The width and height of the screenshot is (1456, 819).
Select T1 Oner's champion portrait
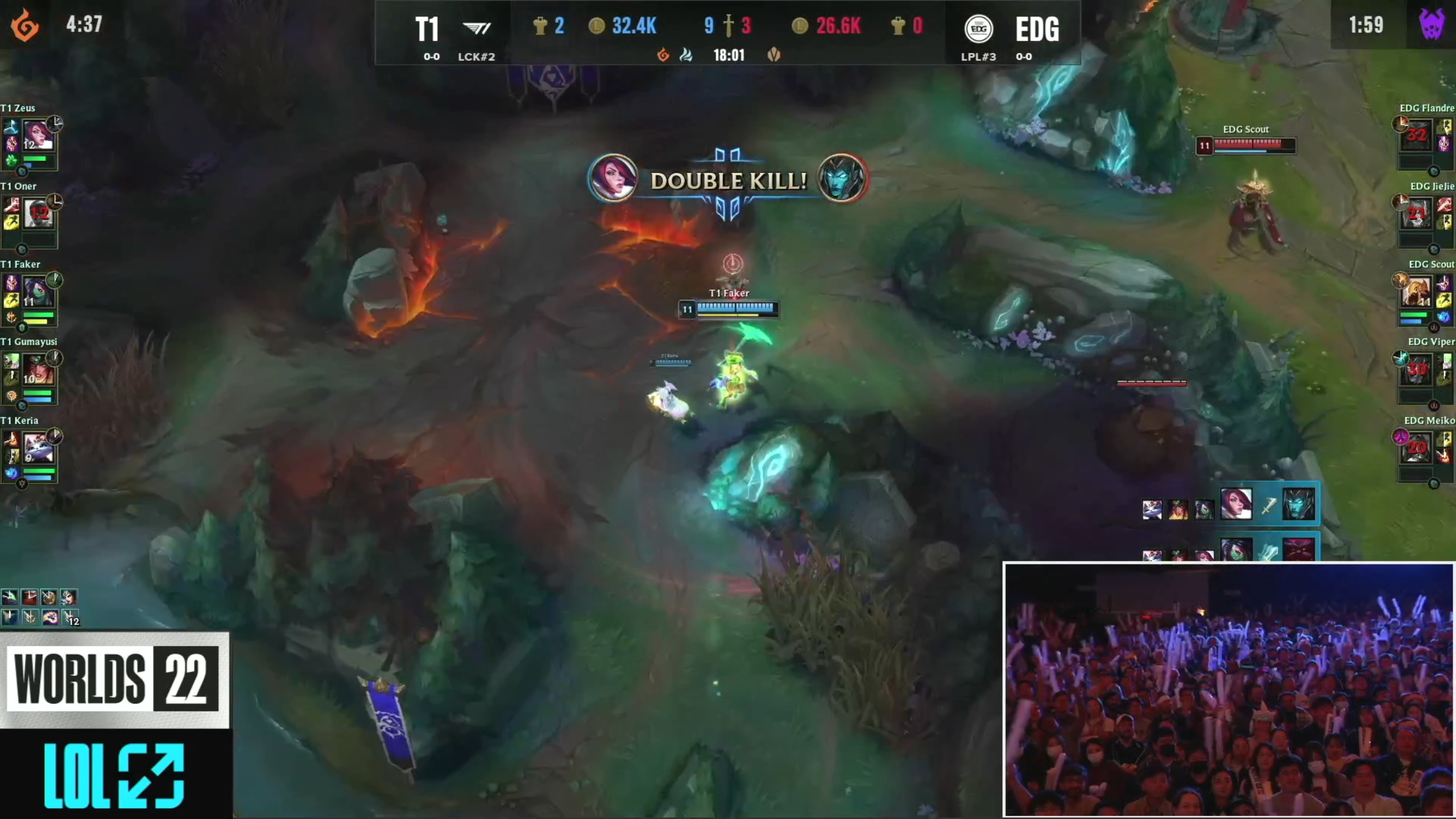(x=38, y=214)
